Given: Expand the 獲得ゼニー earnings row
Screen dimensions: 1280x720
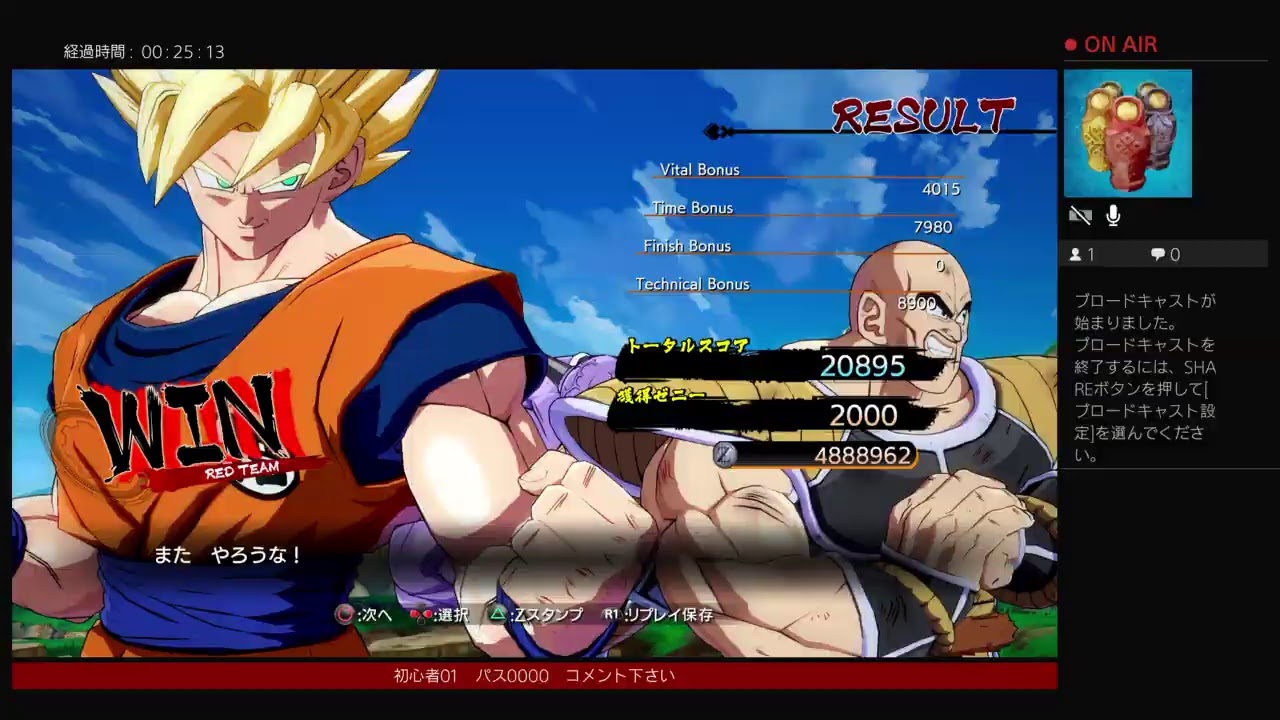Looking at the screenshot, I should (660, 395).
